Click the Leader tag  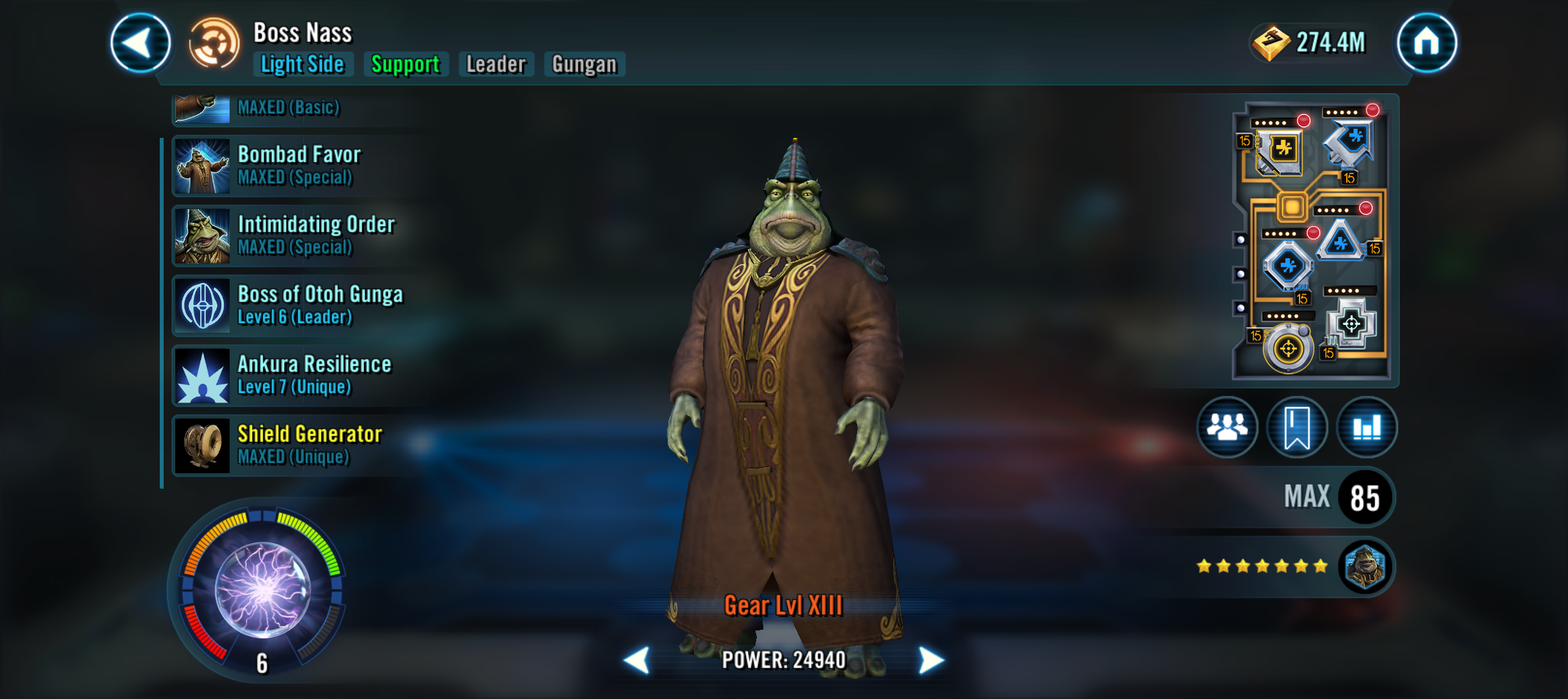[x=496, y=64]
